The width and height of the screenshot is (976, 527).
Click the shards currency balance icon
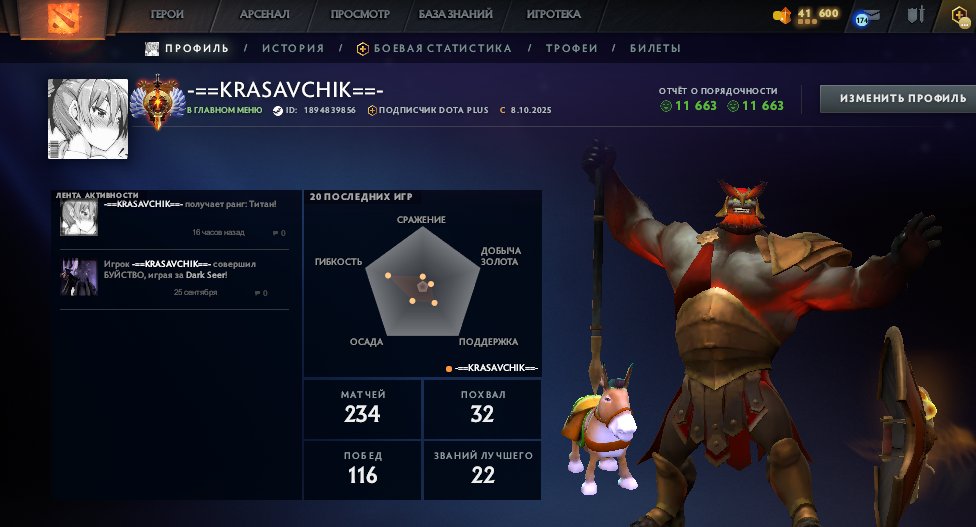(783, 14)
